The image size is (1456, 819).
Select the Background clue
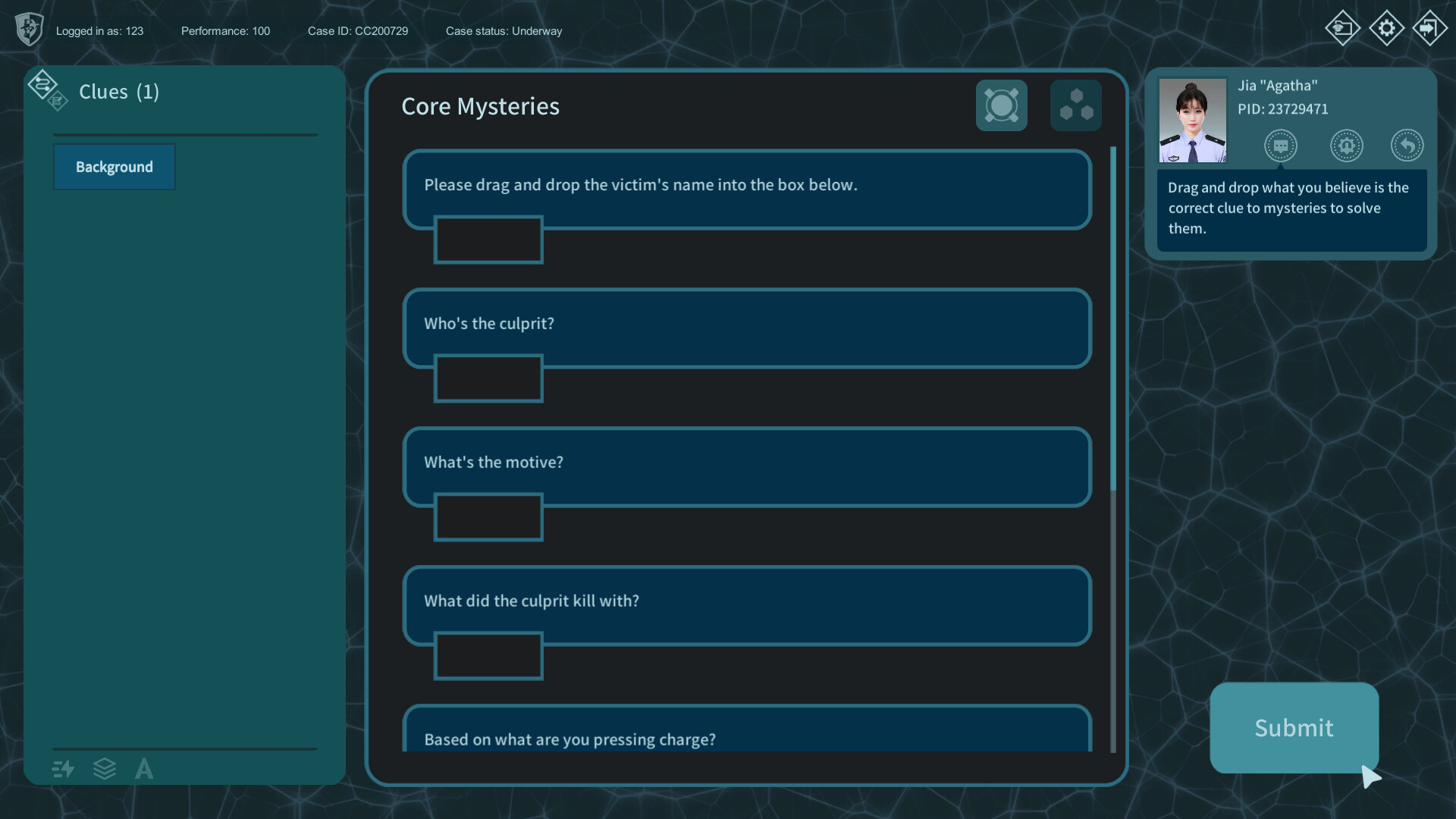(x=114, y=166)
